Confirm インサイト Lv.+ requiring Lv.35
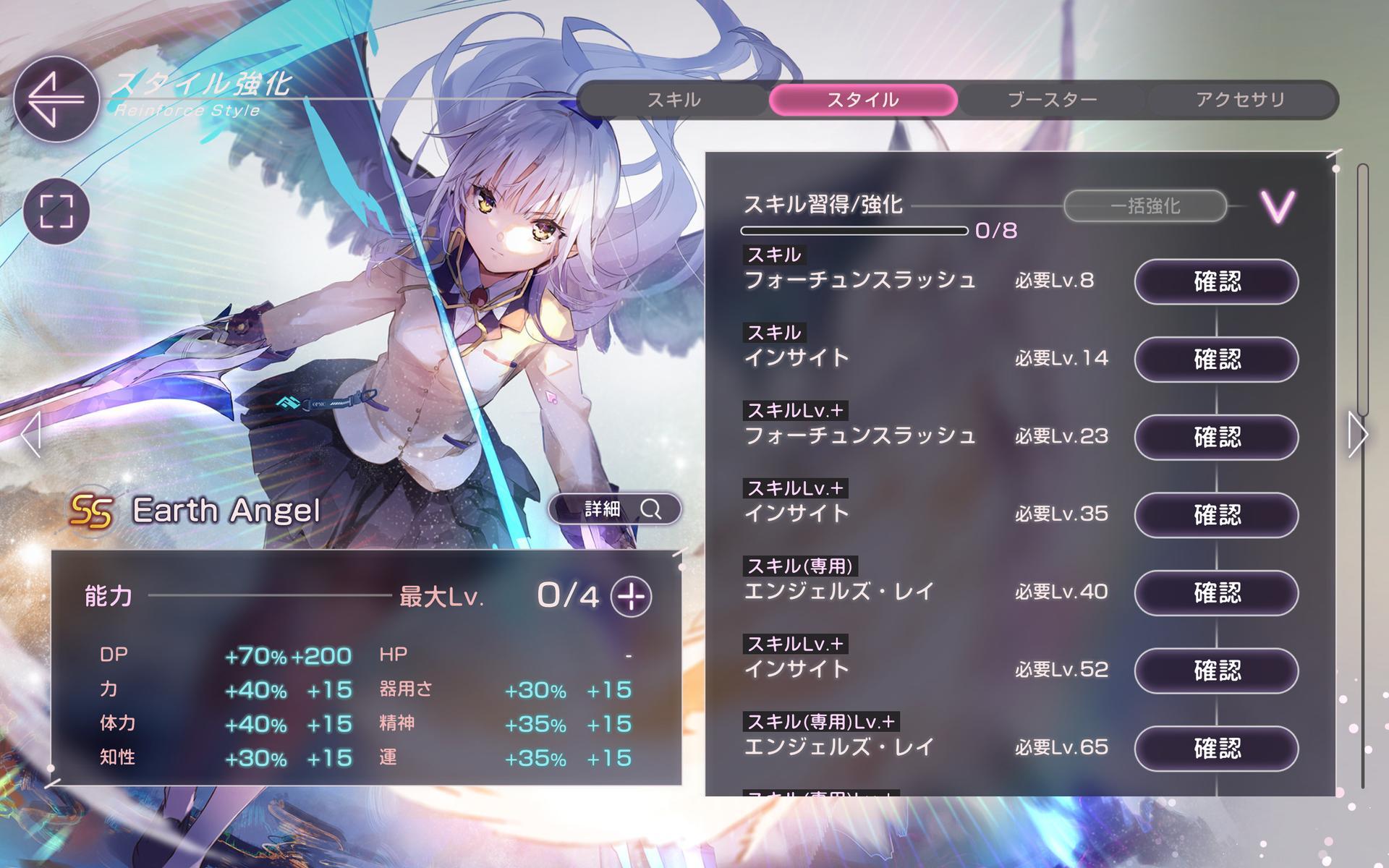Screen dimensions: 1389x868 click(x=1216, y=514)
